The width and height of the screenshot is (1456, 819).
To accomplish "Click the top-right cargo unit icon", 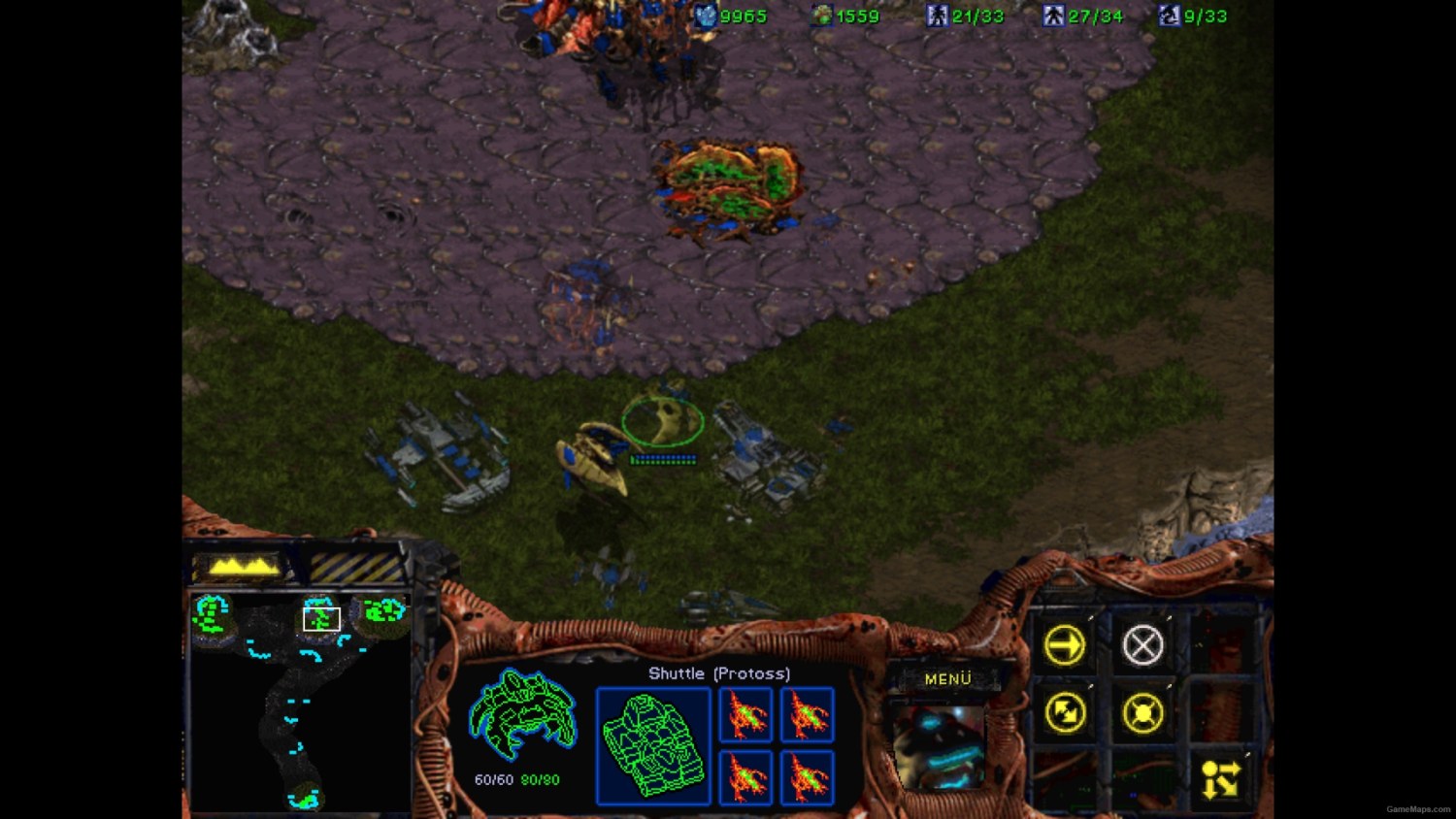I will (x=807, y=715).
